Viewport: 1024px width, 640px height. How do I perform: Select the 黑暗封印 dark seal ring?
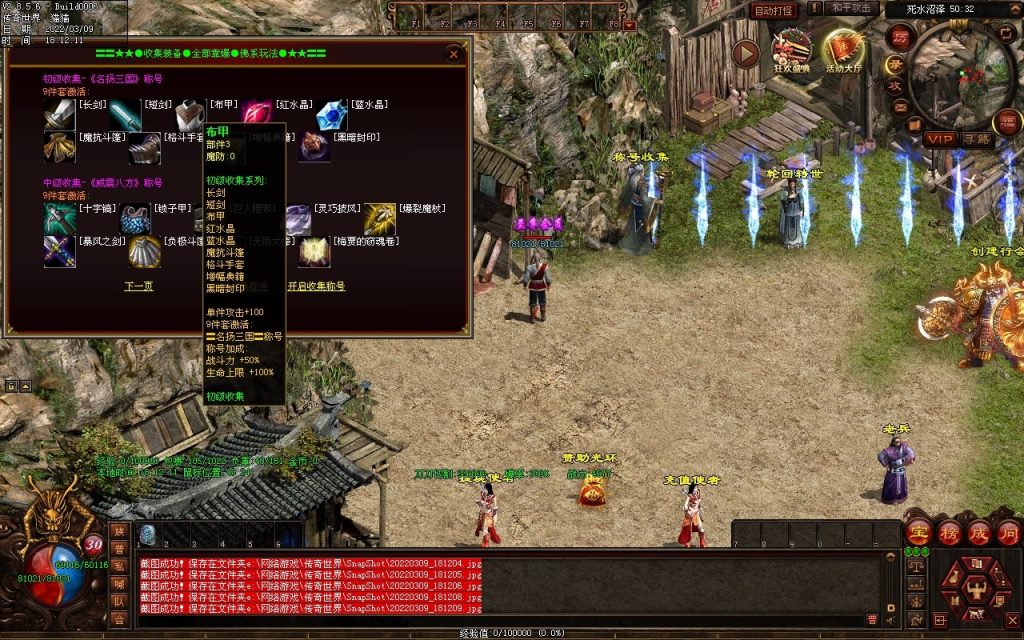pos(316,149)
